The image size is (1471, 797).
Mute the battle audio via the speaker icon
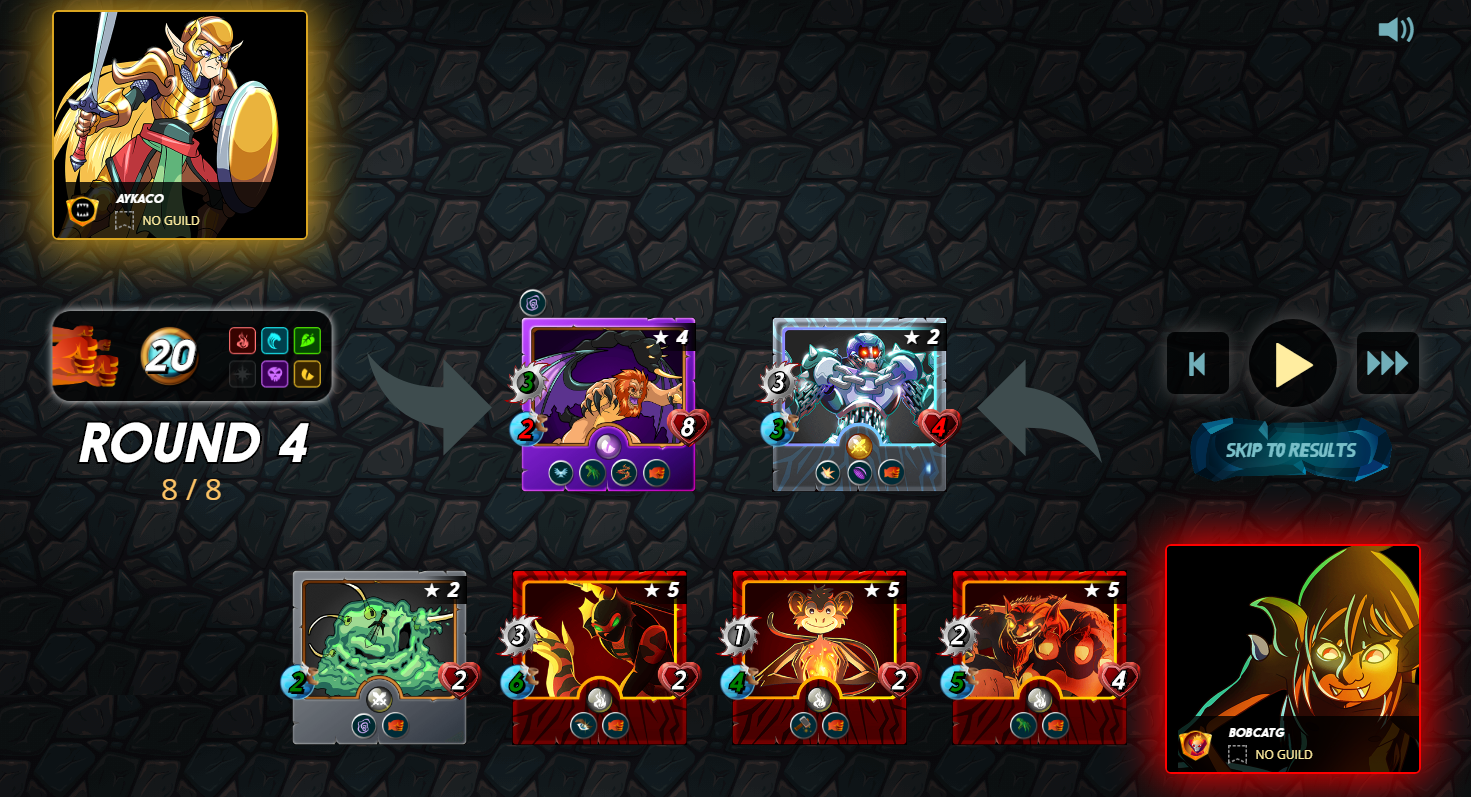point(1397,29)
